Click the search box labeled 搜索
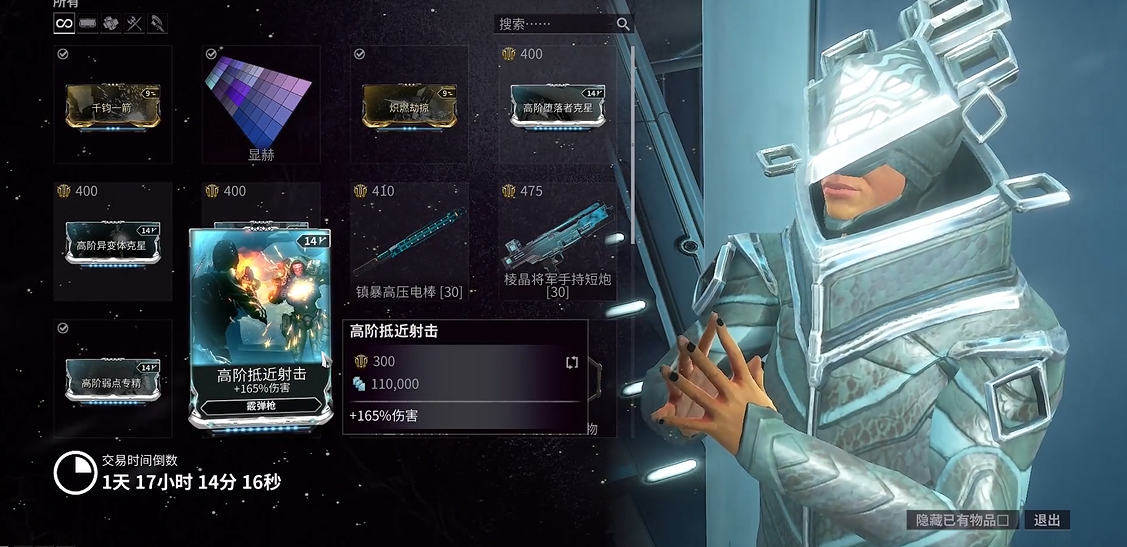Image resolution: width=1127 pixels, height=547 pixels. (x=555, y=23)
